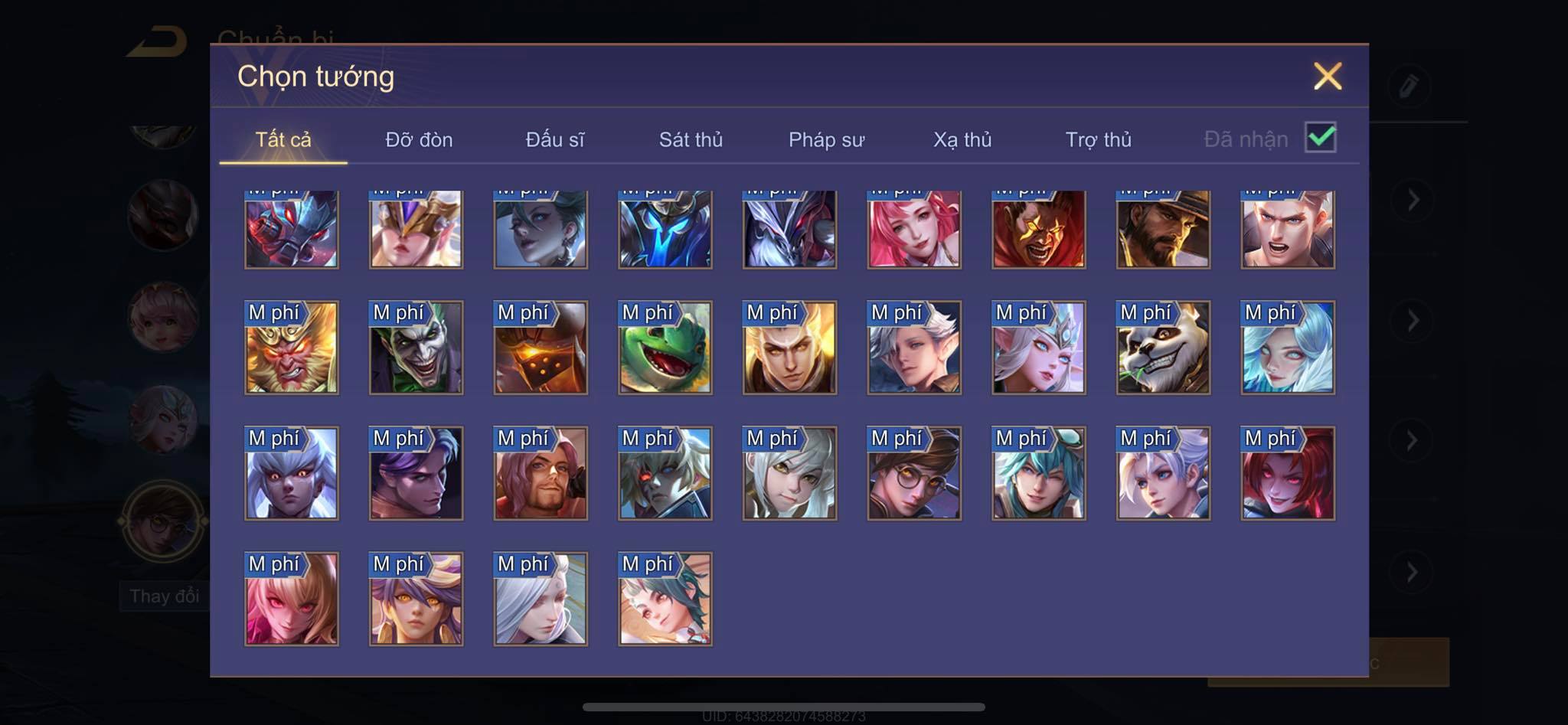This screenshot has height=725, width=1568.
Task: View the Trợ thủ tab
Action: (1098, 140)
